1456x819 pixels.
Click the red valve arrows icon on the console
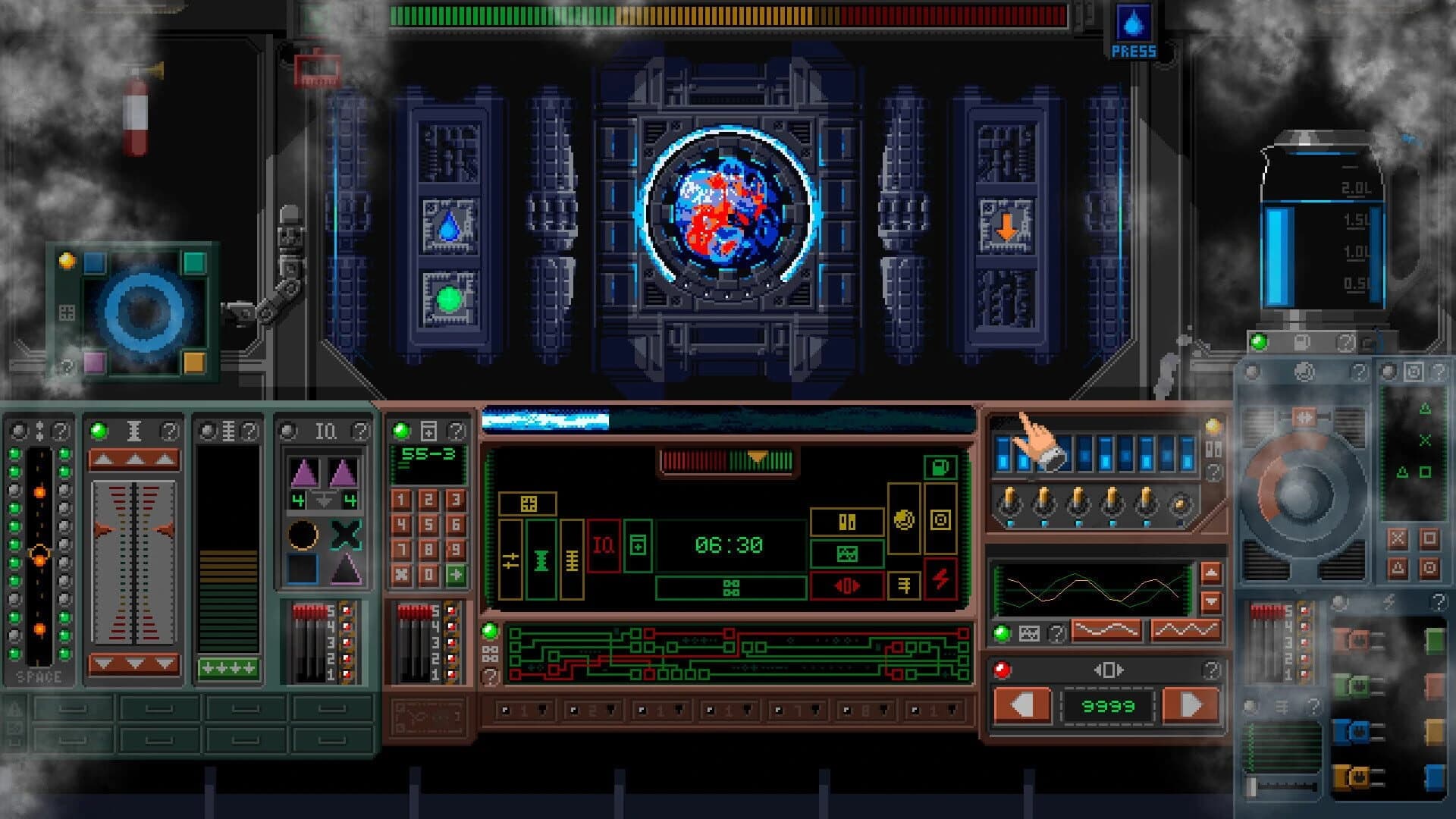(847, 587)
